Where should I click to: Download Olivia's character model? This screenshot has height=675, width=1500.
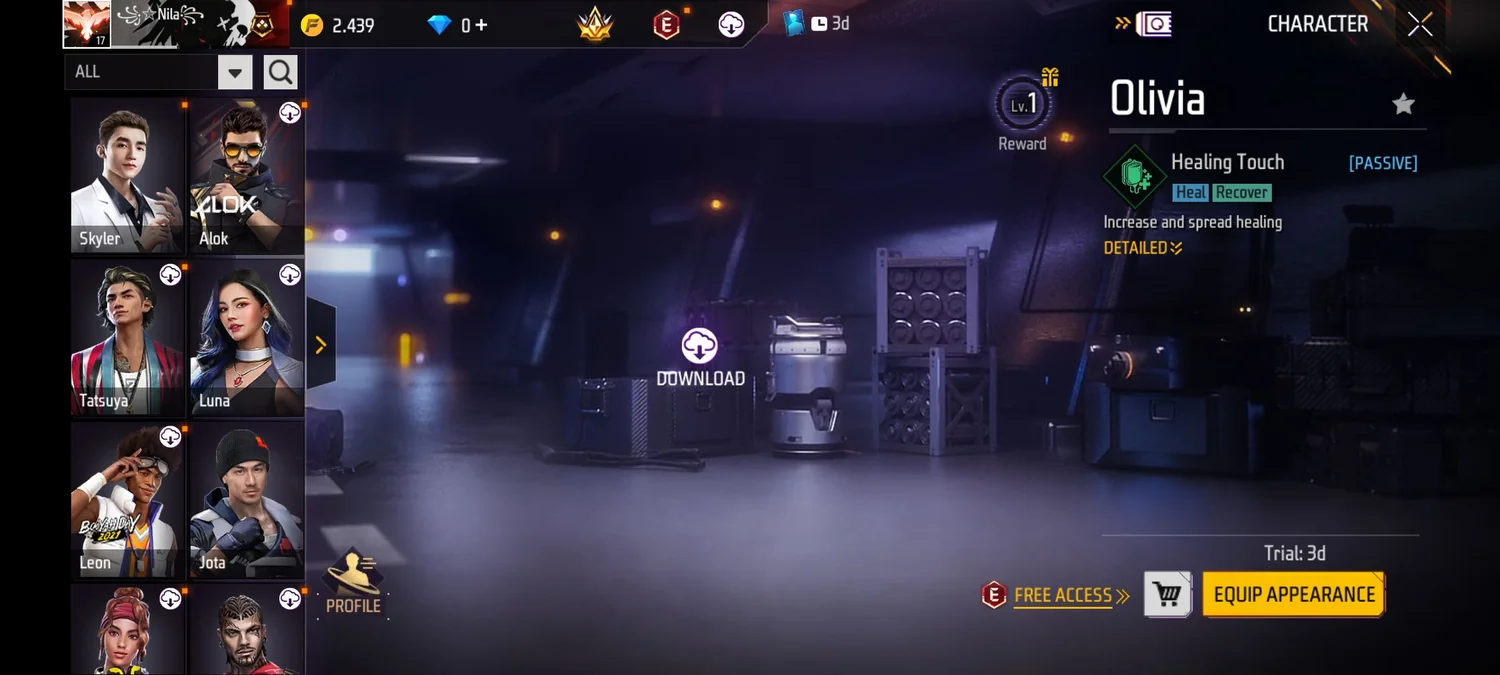click(700, 357)
